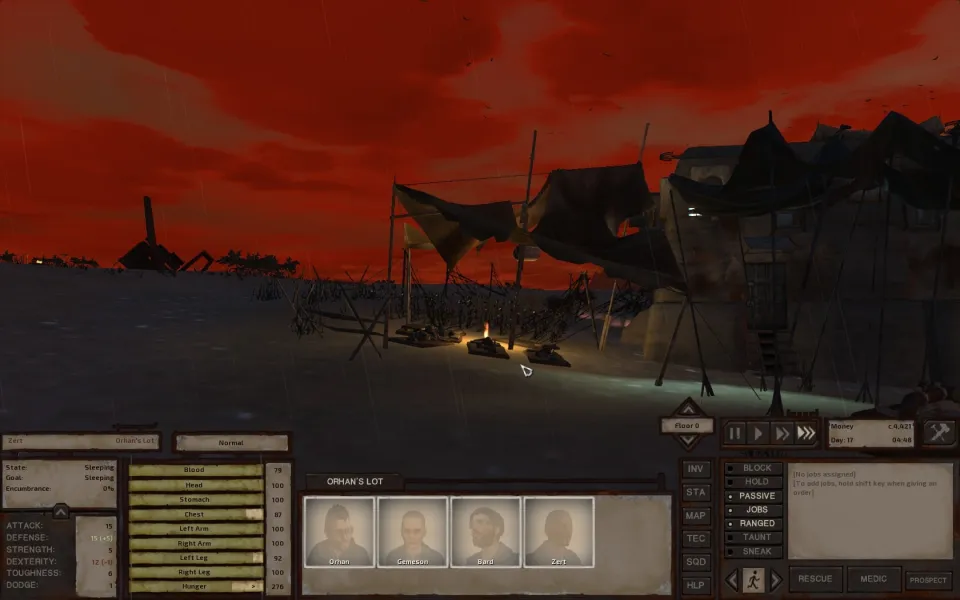Give the MEDIC order

pyautogui.click(x=873, y=579)
